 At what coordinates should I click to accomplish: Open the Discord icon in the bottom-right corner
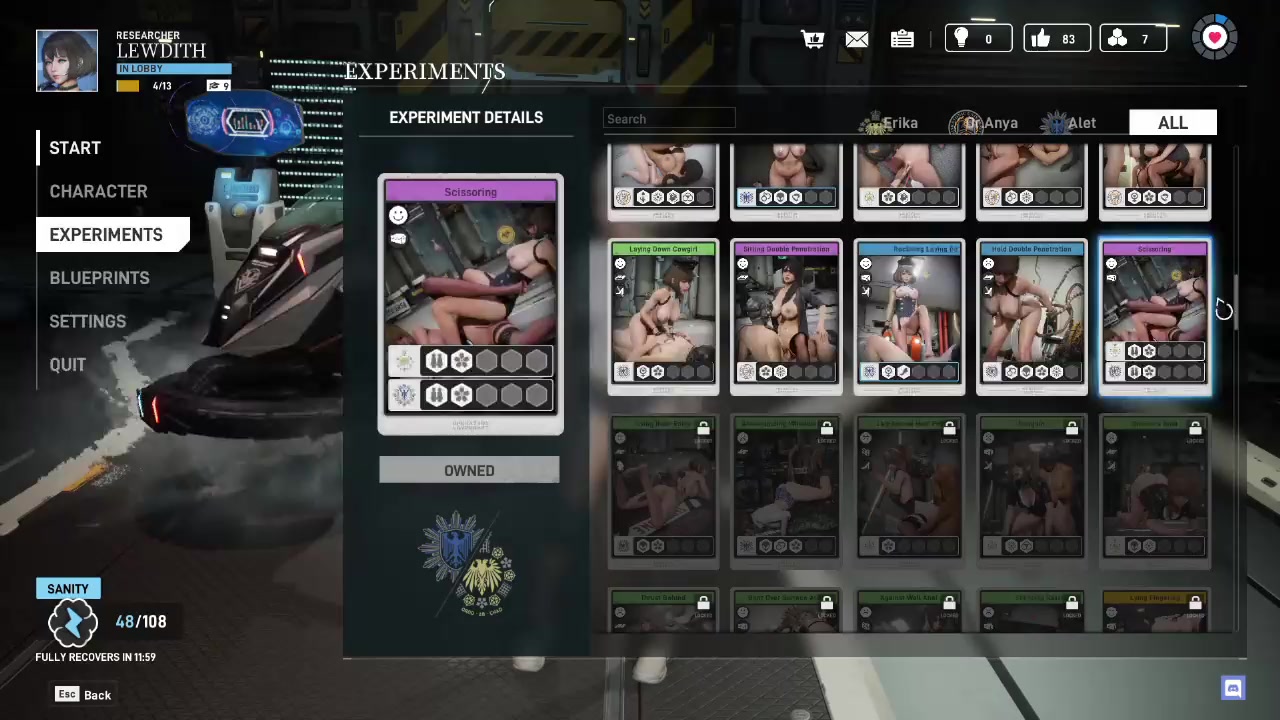1233,688
